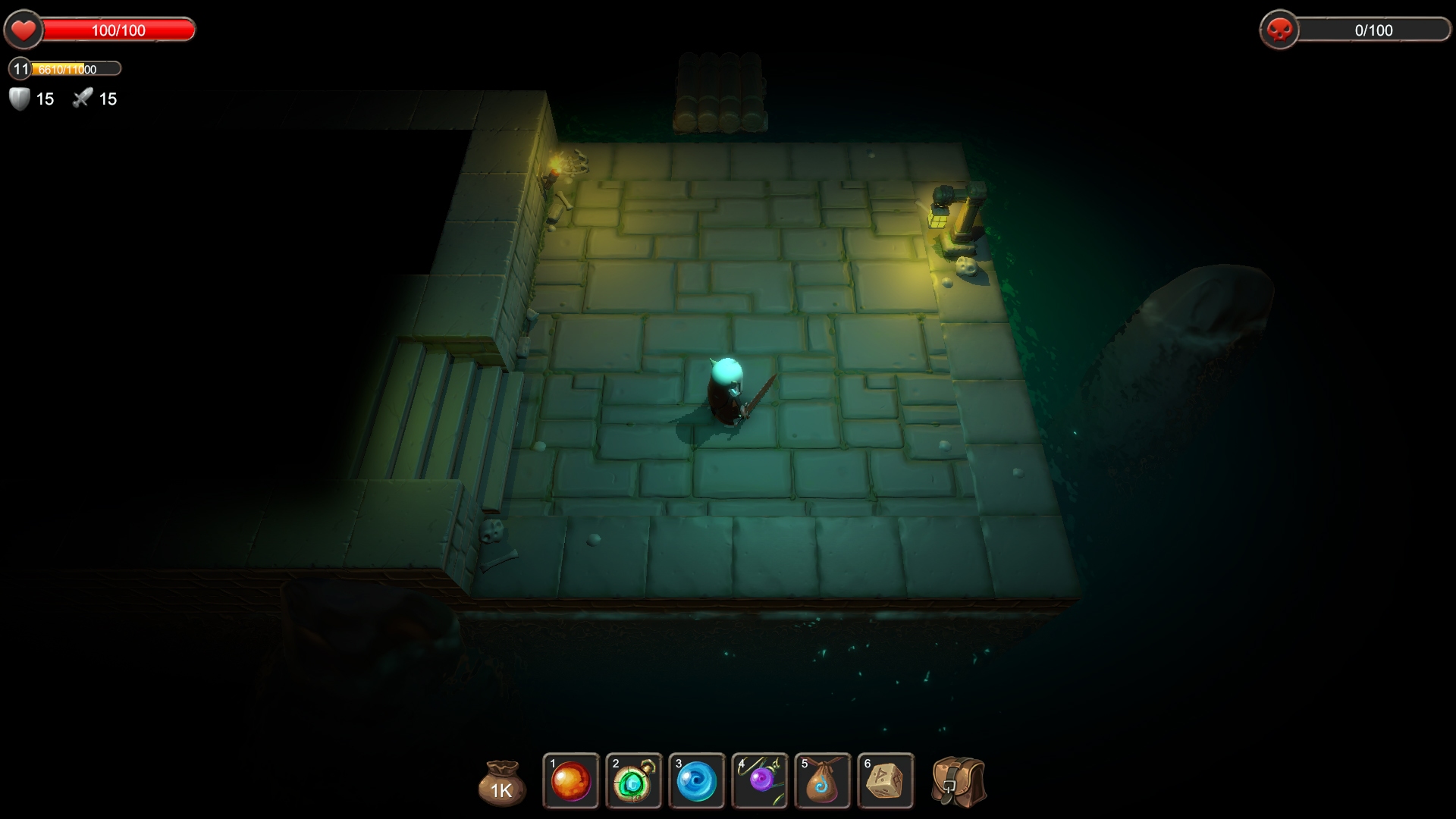Click the yellow 6610/11000 experience bar
This screenshot has height=819, width=1456.
pos(76,69)
